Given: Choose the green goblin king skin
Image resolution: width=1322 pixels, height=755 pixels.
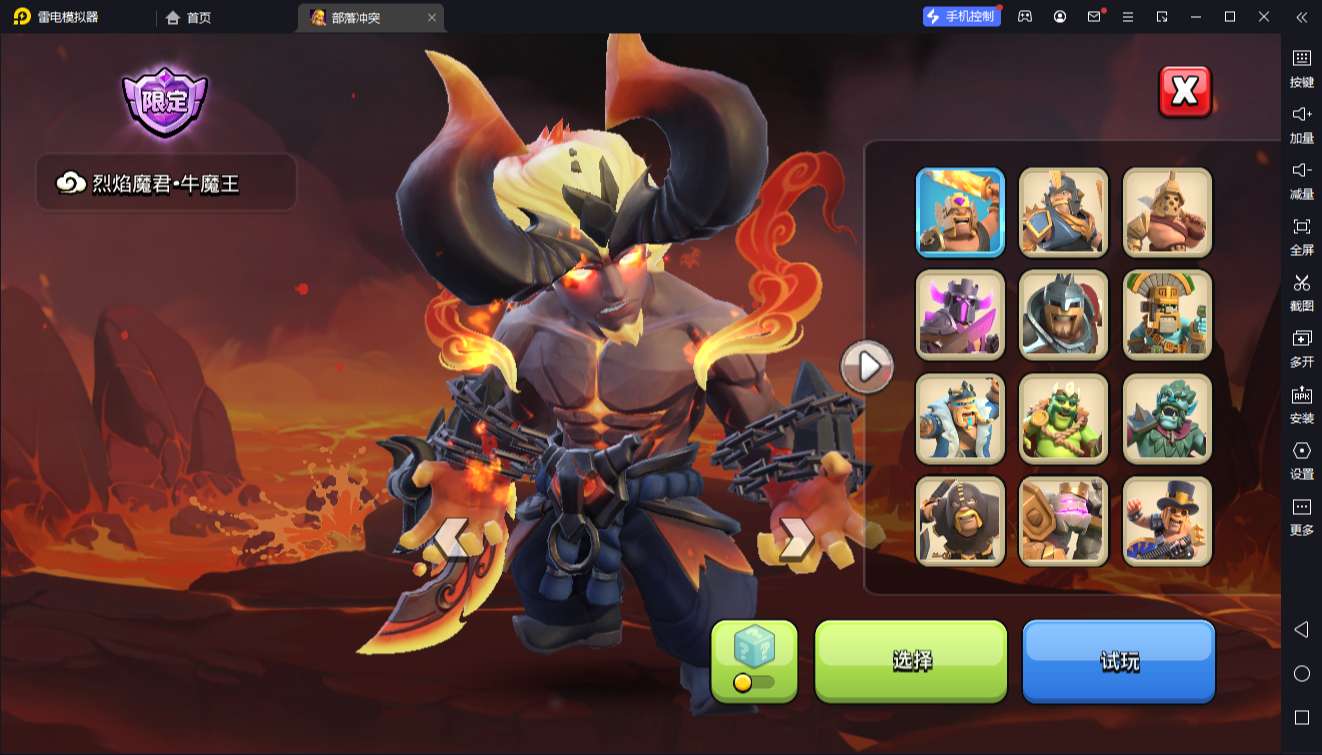Looking at the screenshot, I should coord(1063,418).
